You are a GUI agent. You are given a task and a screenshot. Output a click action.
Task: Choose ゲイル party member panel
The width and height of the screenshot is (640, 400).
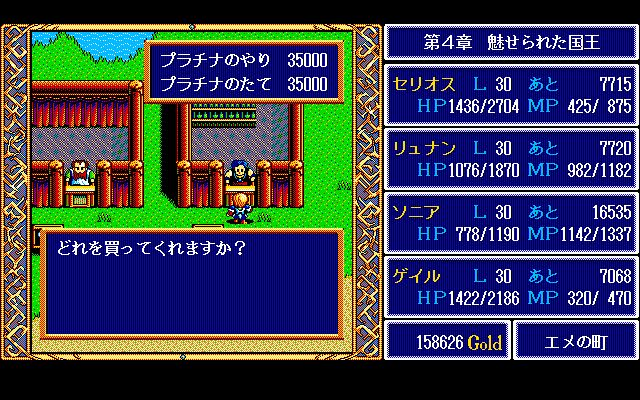(x=510, y=287)
